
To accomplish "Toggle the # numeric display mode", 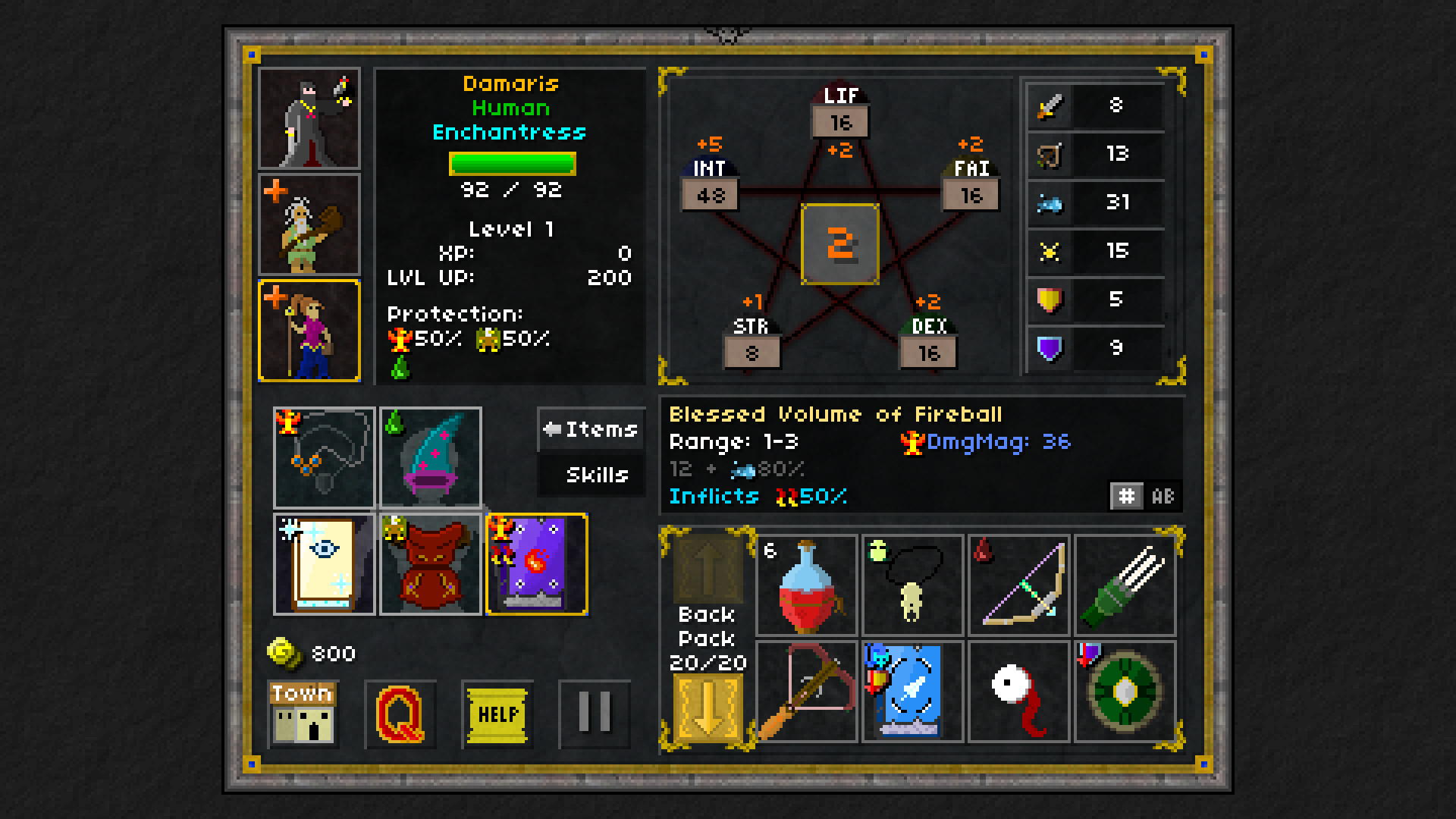I will pyautogui.click(x=1128, y=496).
